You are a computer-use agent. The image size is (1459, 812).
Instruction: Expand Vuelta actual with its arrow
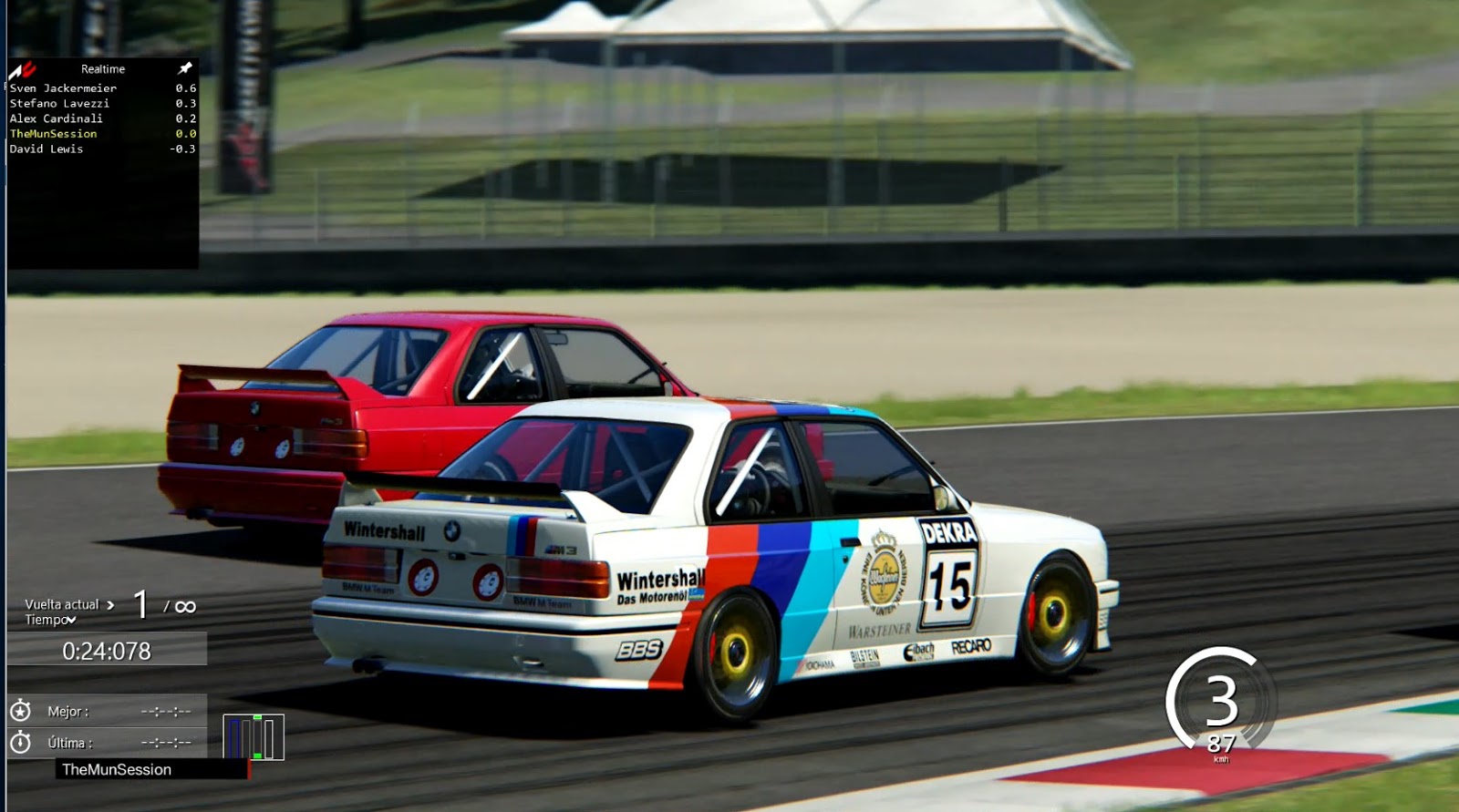tap(109, 603)
